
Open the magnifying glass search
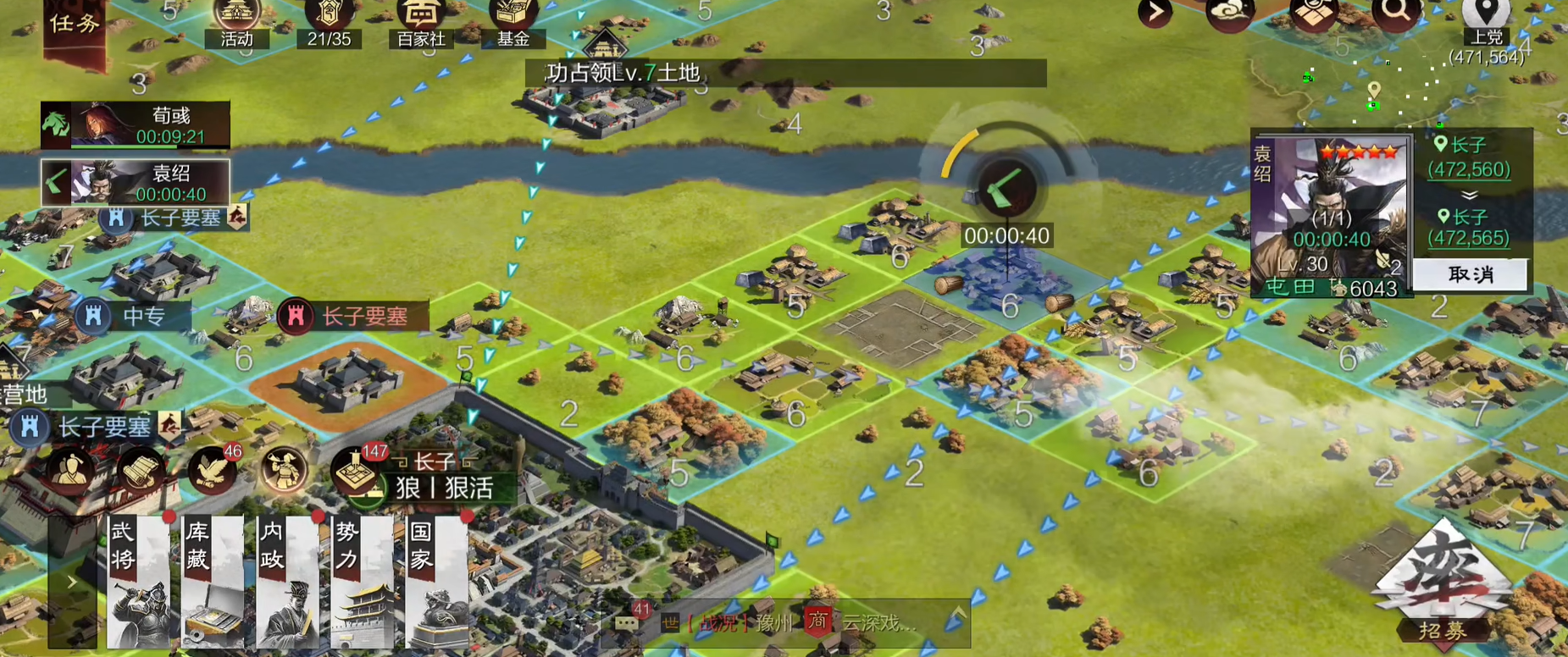[x=1395, y=14]
